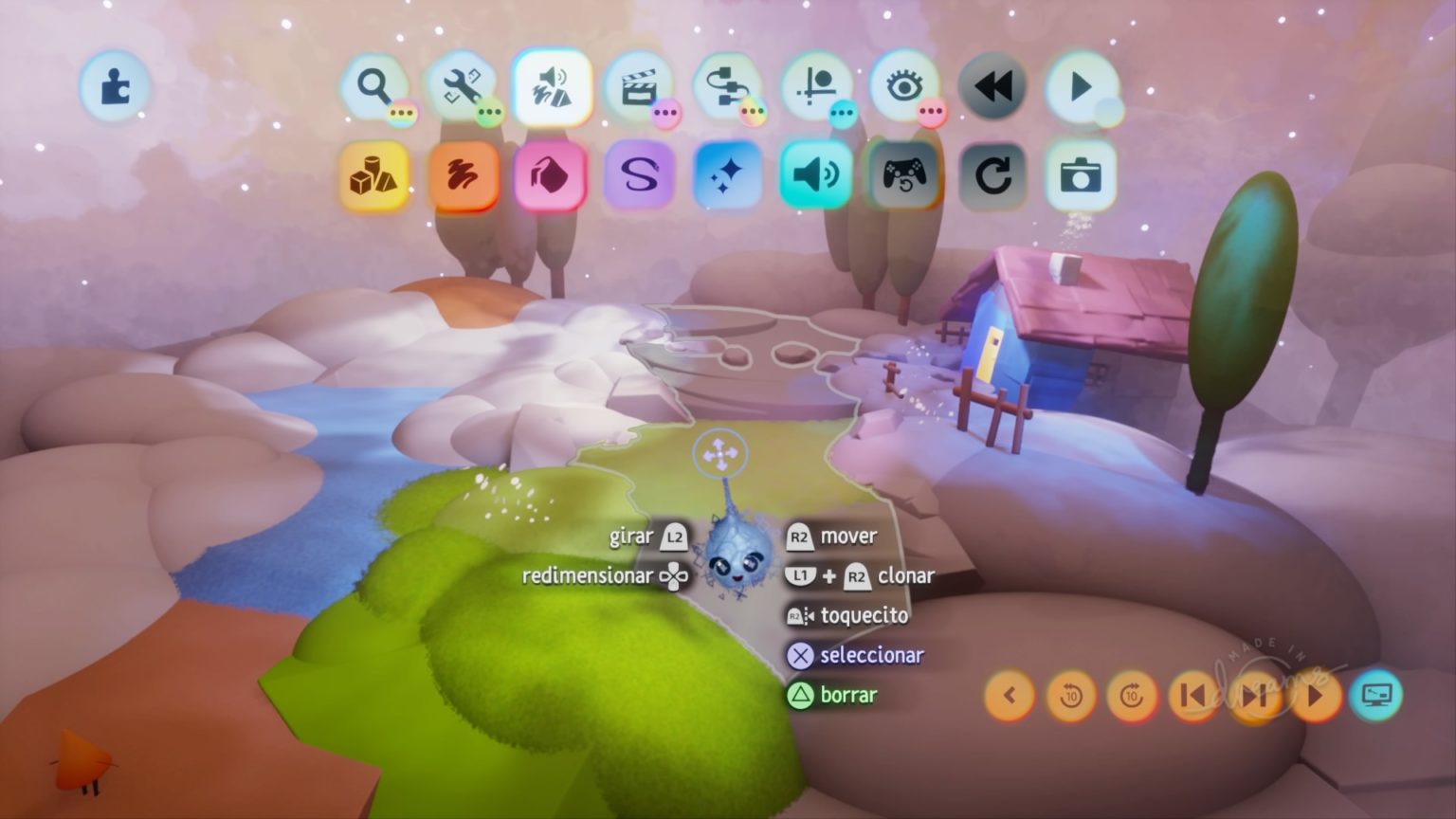Open the clapperboard movie tool
1456x819 pixels.
tap(640, 86)
